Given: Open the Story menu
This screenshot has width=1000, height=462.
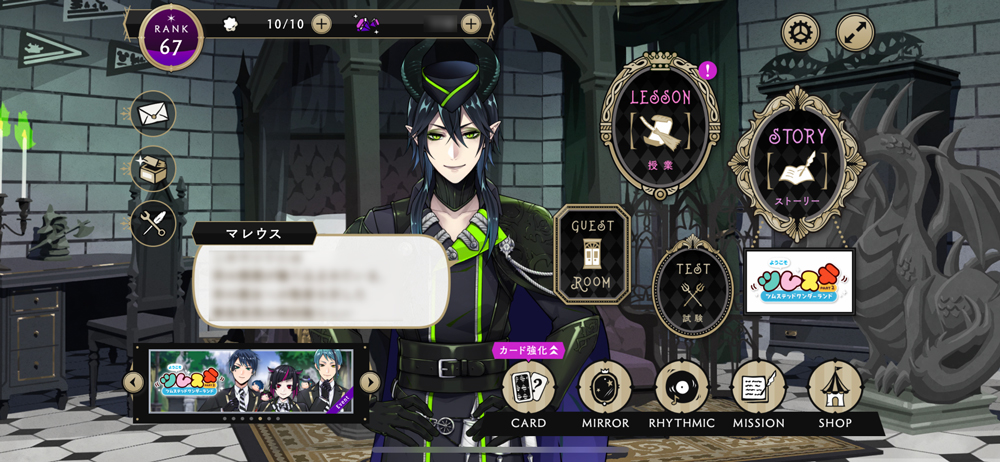Looking at the screenshot, I should click(797, 163).
